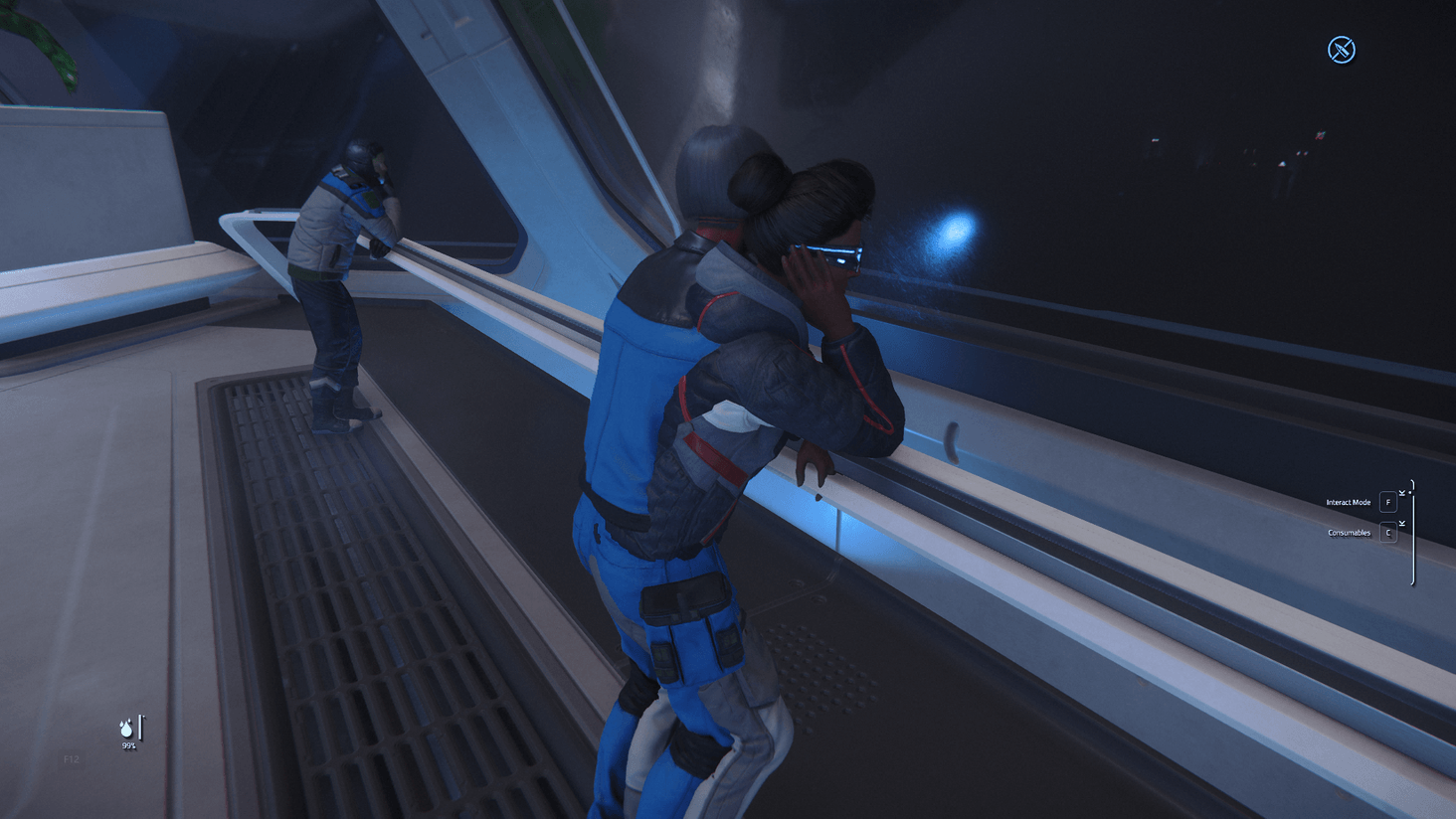Click the C key icon beside Consumables
The width and height of the screenshot is (1456, 819).
click(x=1388, y=533)
